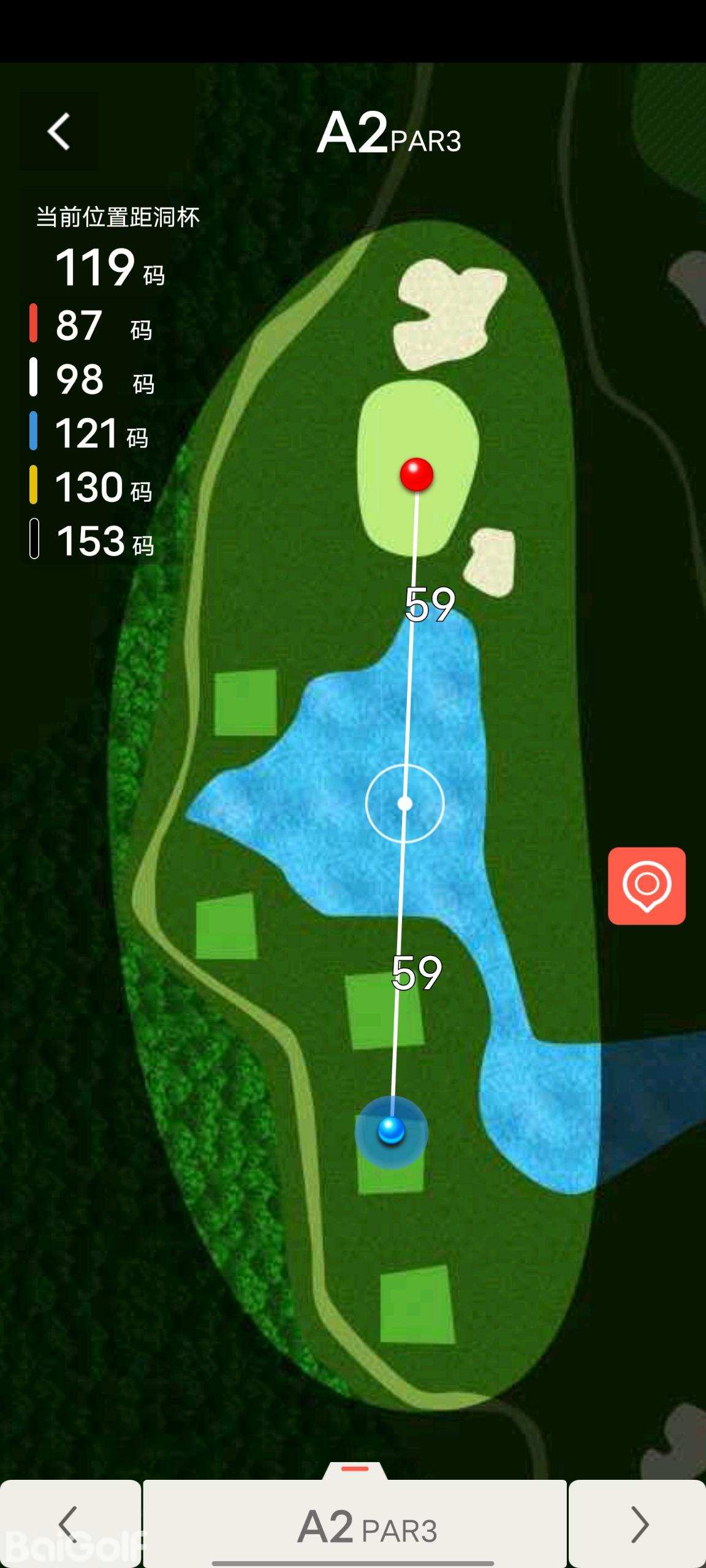Tap the blue current position marker
The width and height of the screenshot is (706, 1568).
tap(391, 1131)
